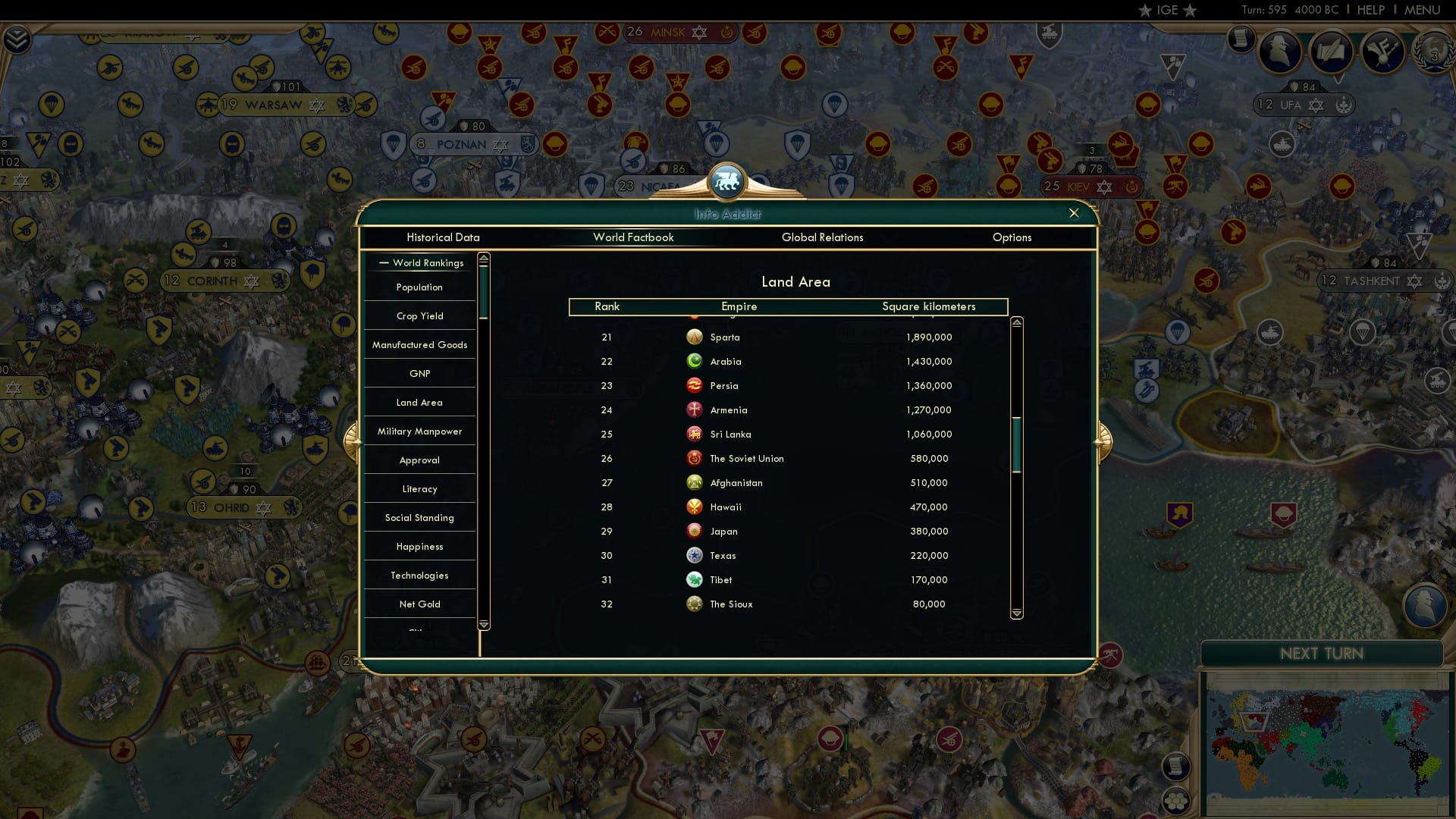
Task: Open the Social Policies scroll icon top right
Action: pyautogui.click(x=1331, y=52)
